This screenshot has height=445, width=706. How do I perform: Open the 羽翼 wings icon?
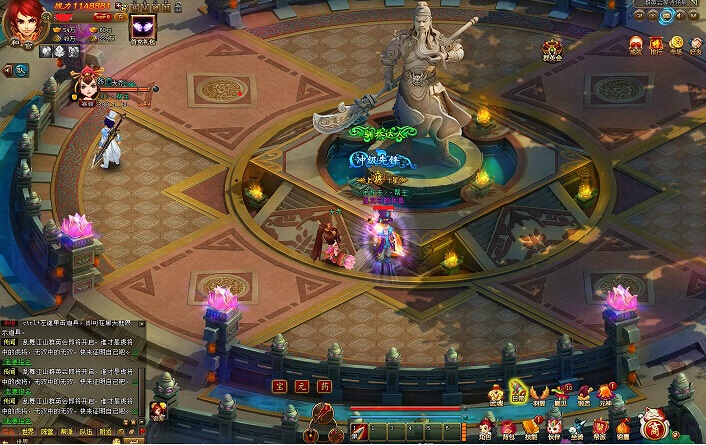pyautogui.click(x=541, y=393)
